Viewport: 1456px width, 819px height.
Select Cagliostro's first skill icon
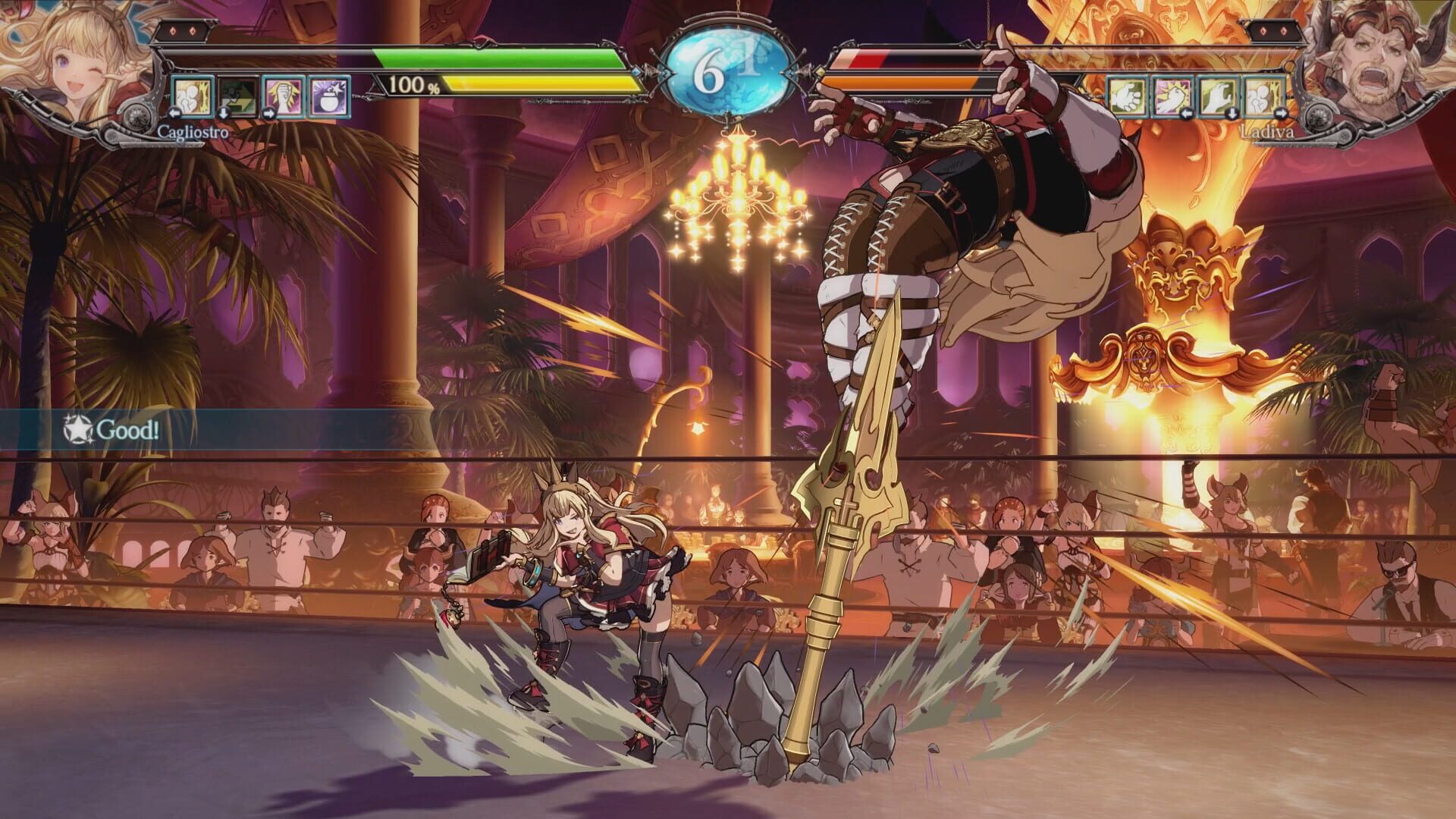click(x=192, y=96)
